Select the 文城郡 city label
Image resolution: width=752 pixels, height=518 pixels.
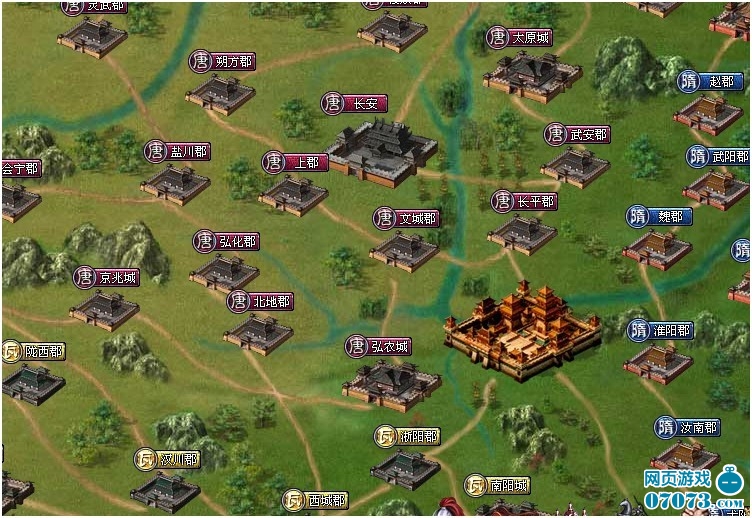click(x=407, y=218)
